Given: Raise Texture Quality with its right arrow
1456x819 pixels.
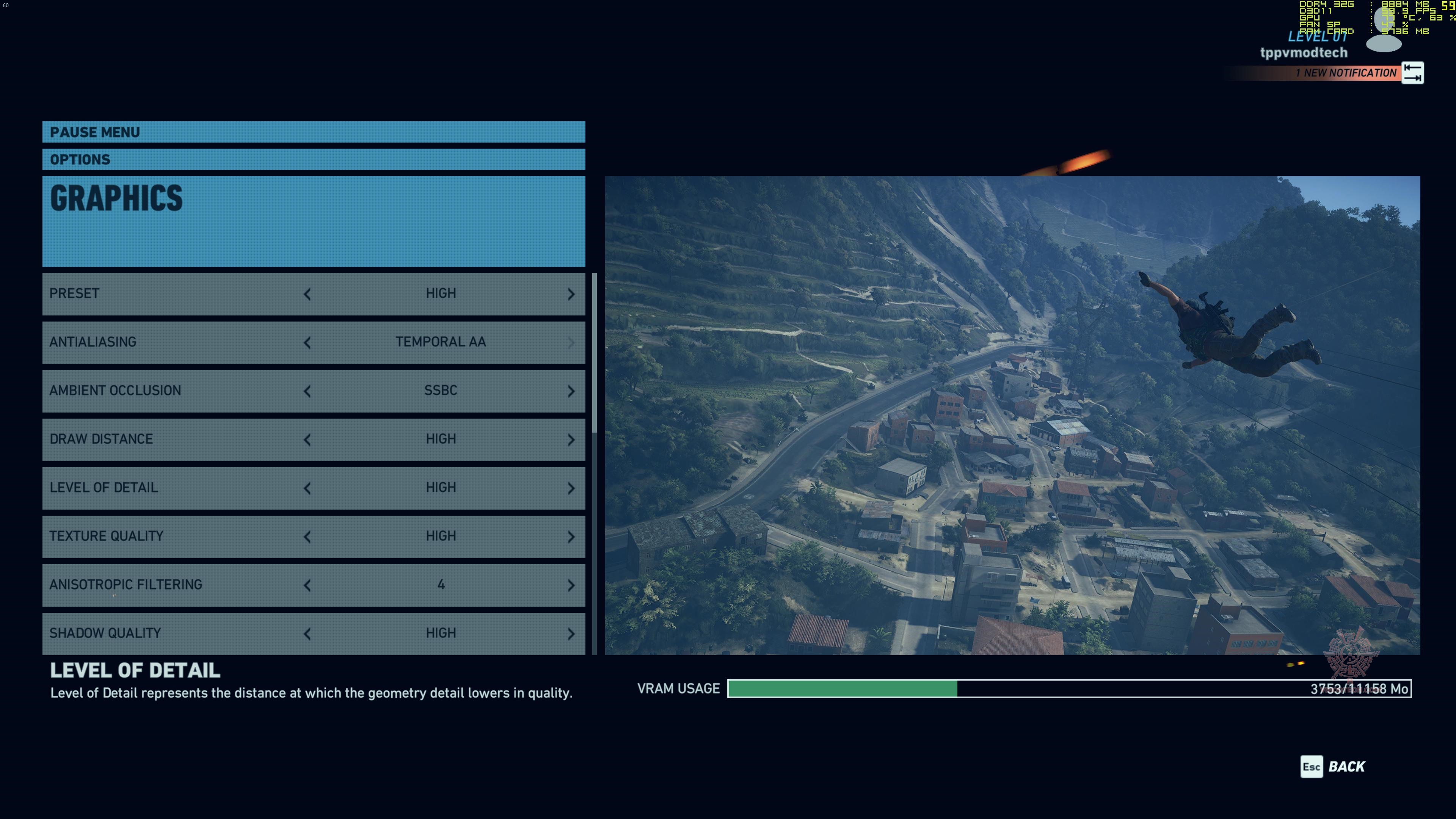Looking at the screenshot, I should click(571, 537).
